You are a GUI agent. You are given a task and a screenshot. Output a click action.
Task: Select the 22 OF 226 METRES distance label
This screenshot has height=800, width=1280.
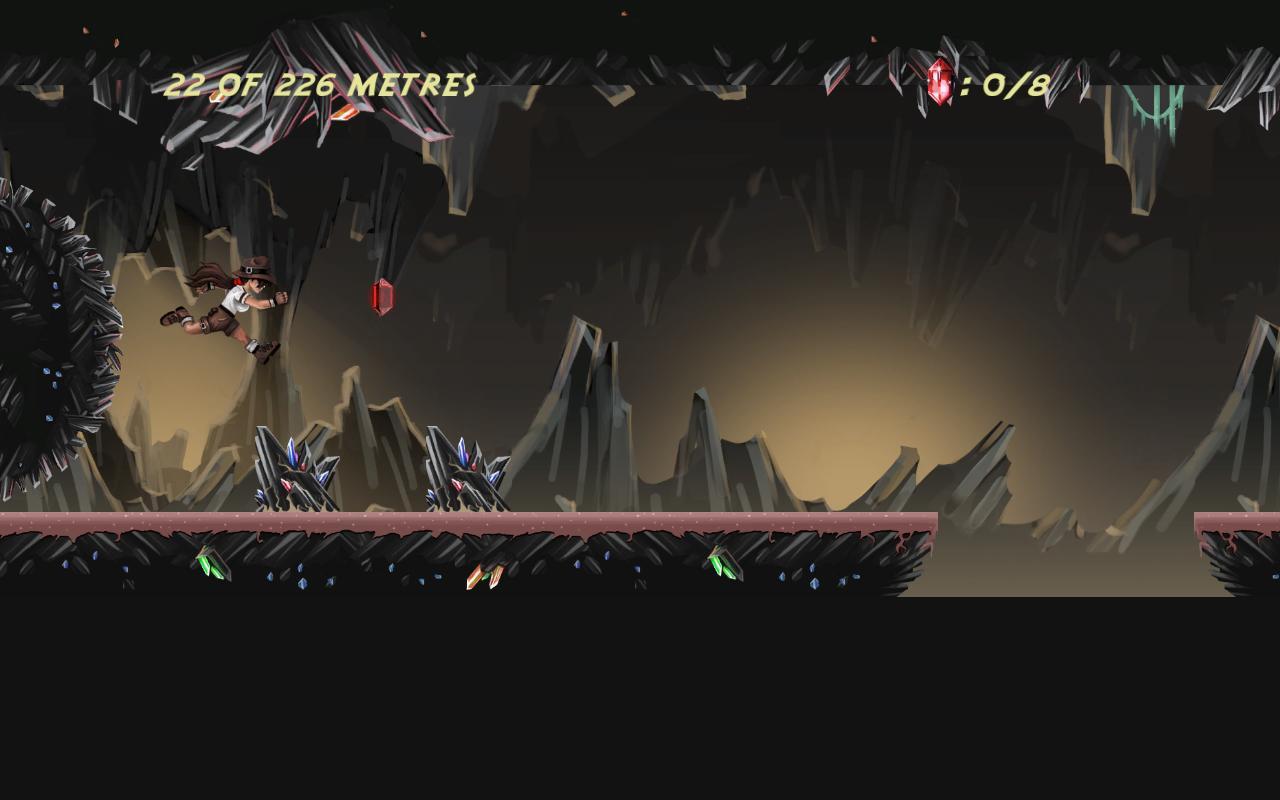pyautogui.click(x=320, y=87)
